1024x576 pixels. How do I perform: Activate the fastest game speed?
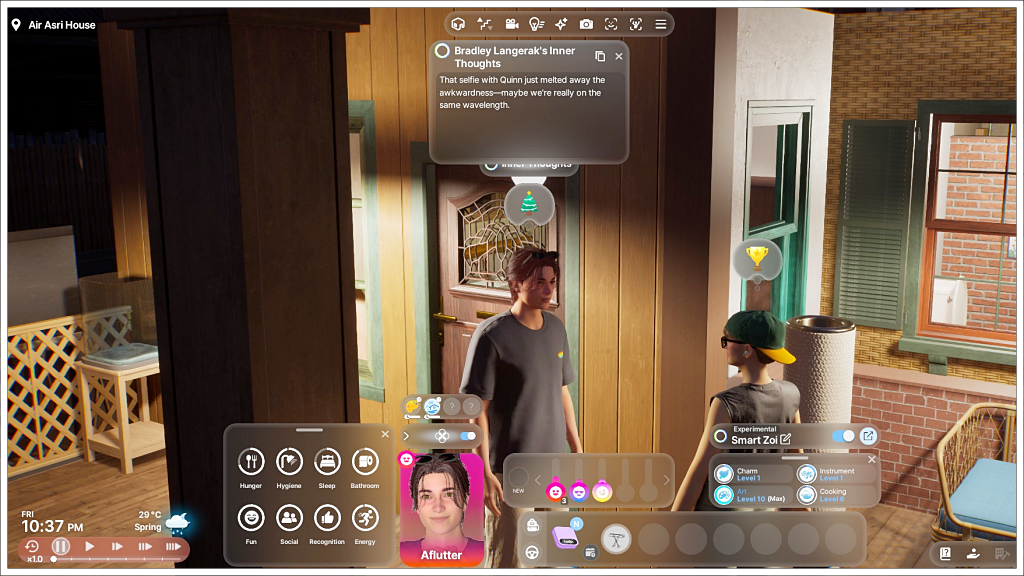[x=173, y=547]
